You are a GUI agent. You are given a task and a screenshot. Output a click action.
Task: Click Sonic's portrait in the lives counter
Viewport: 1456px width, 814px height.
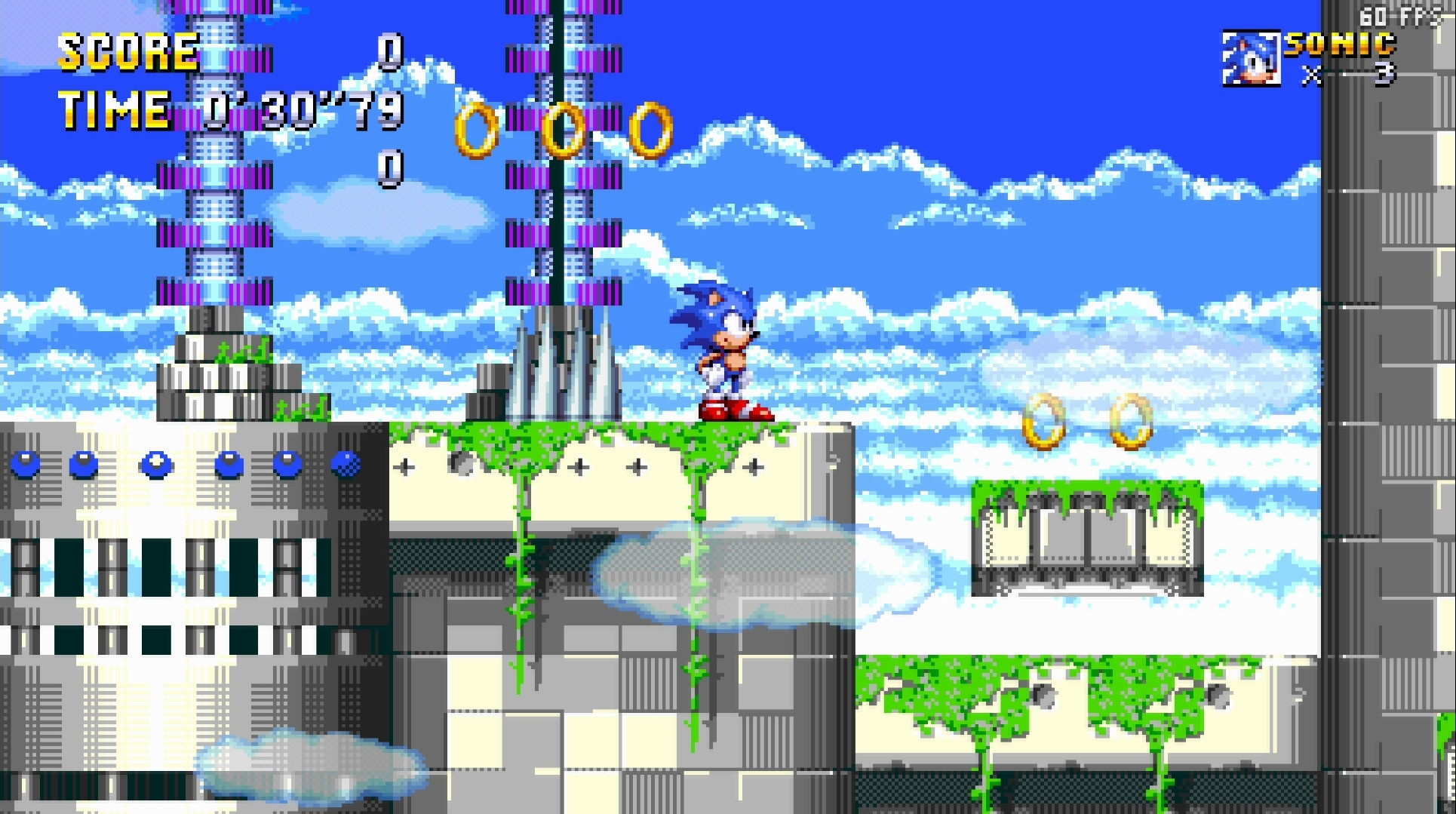[x=1252, y=57]
